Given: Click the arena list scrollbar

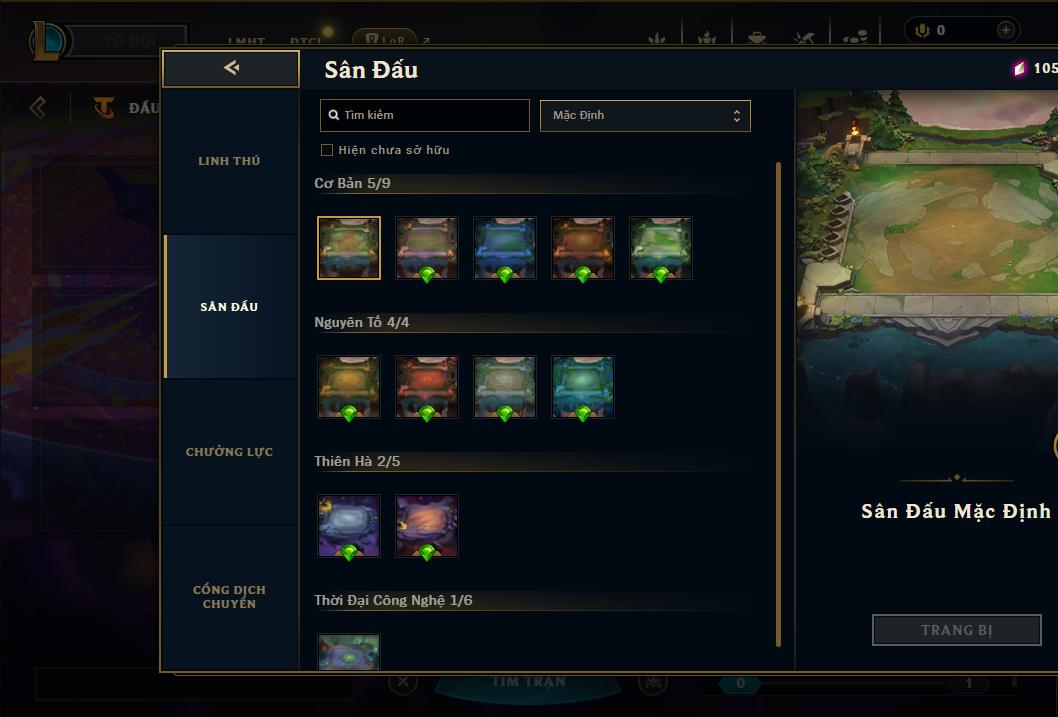Looking at the screenshot, I should point(778,400).
